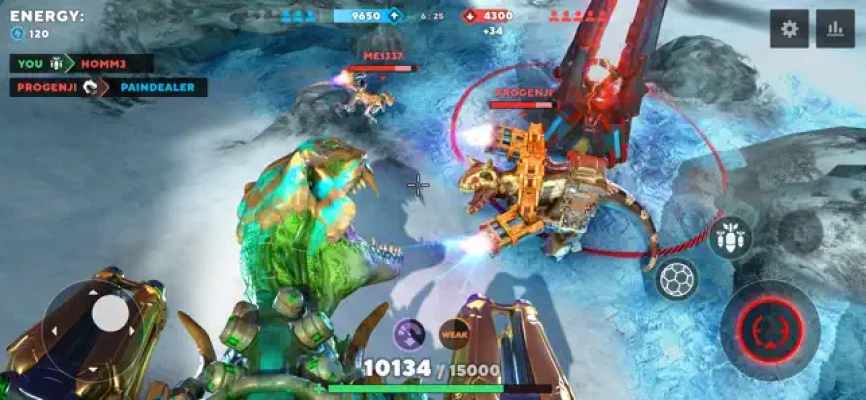Screen dimensions: 866x400
Task: Activate the soccer ball ability
Action: coord(677,279)
